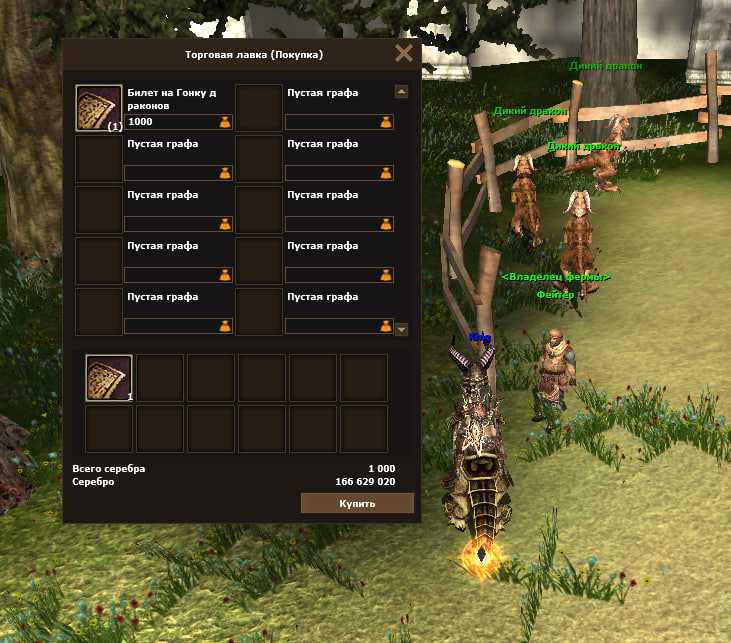The width and height of the screenshot is (731, 643).
Task: Click the ticket price field showing 1000
Action: tap(170, 122)
